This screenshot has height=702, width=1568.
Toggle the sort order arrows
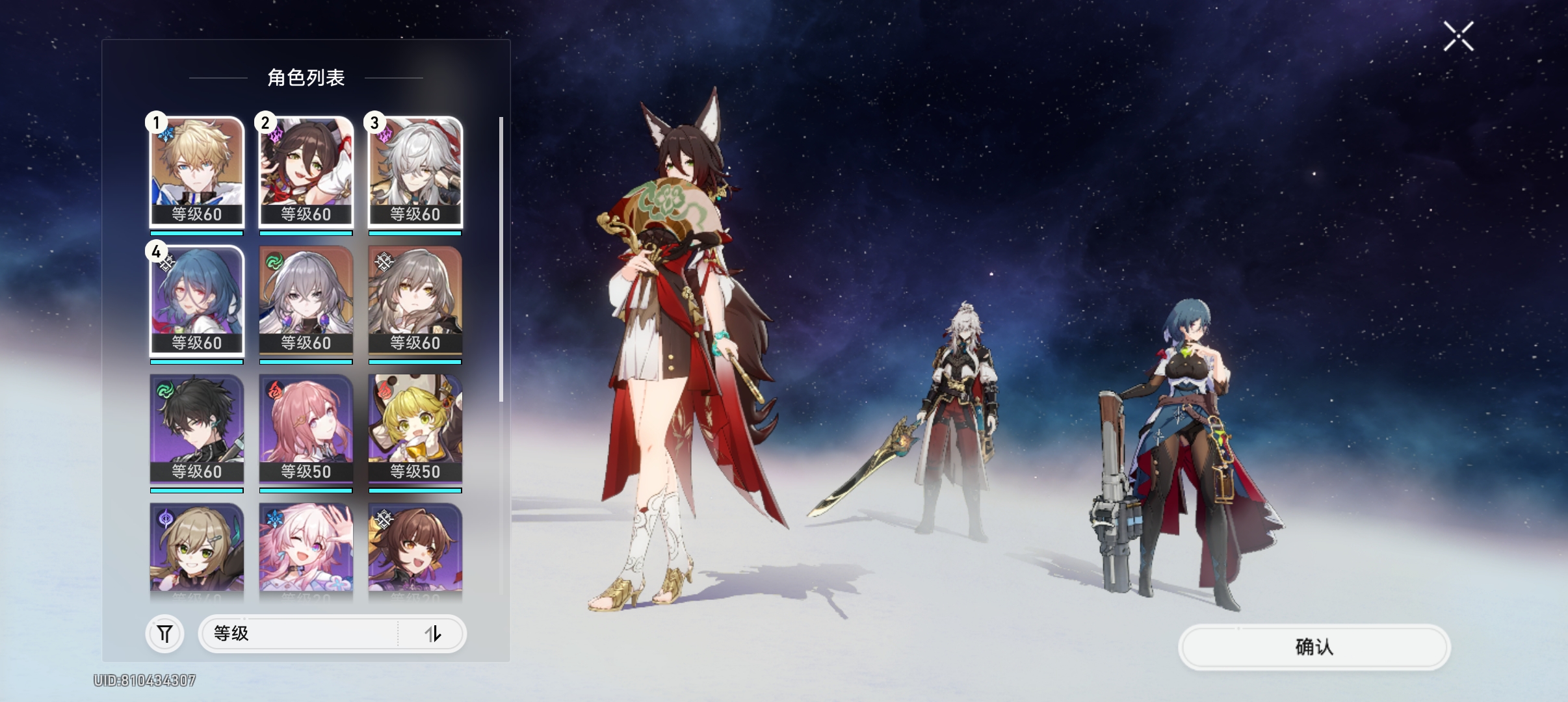pyautogui.click(x=433, y=634)
